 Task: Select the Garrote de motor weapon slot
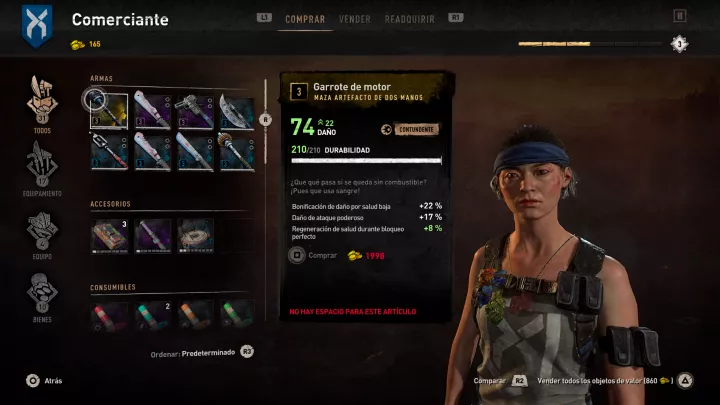[106, 107]
